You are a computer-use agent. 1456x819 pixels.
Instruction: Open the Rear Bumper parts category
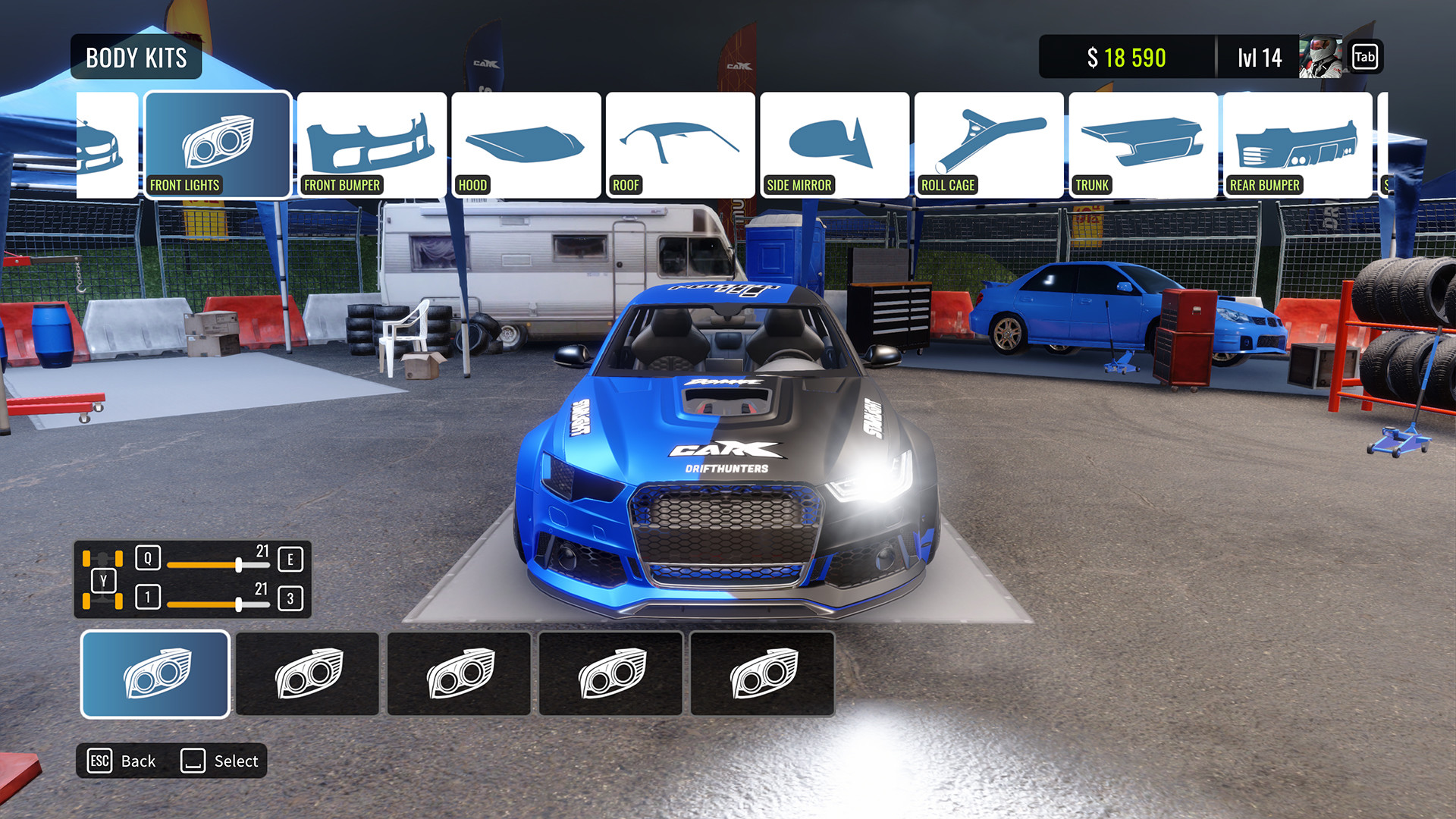click(1297, 144)
